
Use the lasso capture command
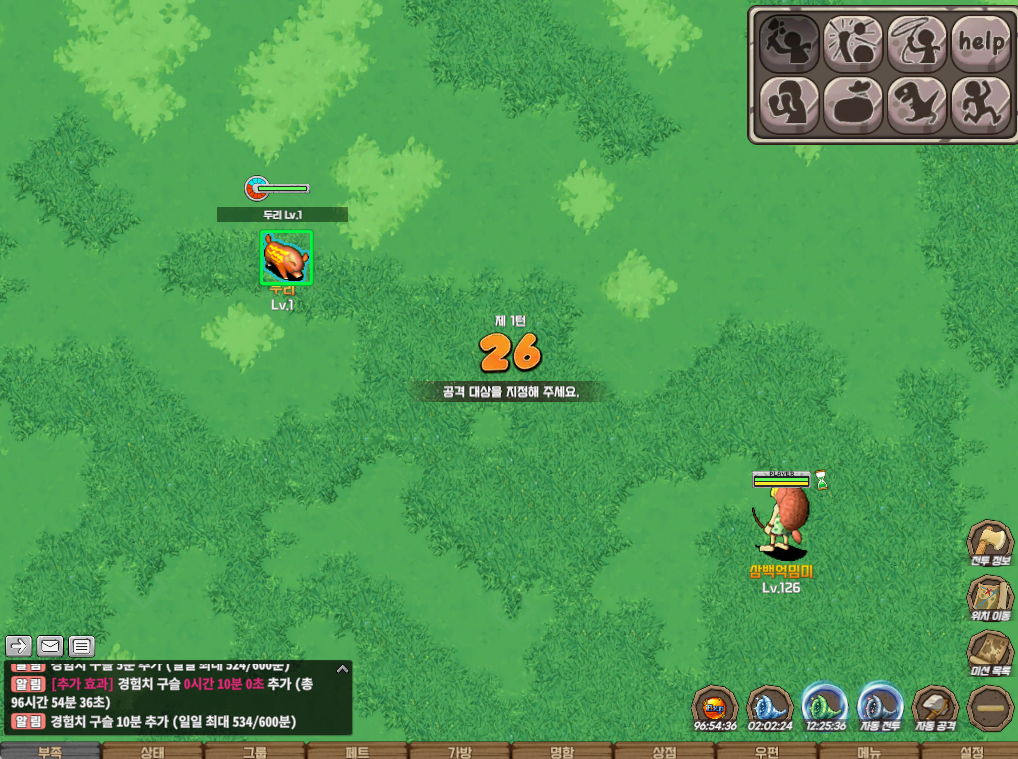click(x=917, y=42)
